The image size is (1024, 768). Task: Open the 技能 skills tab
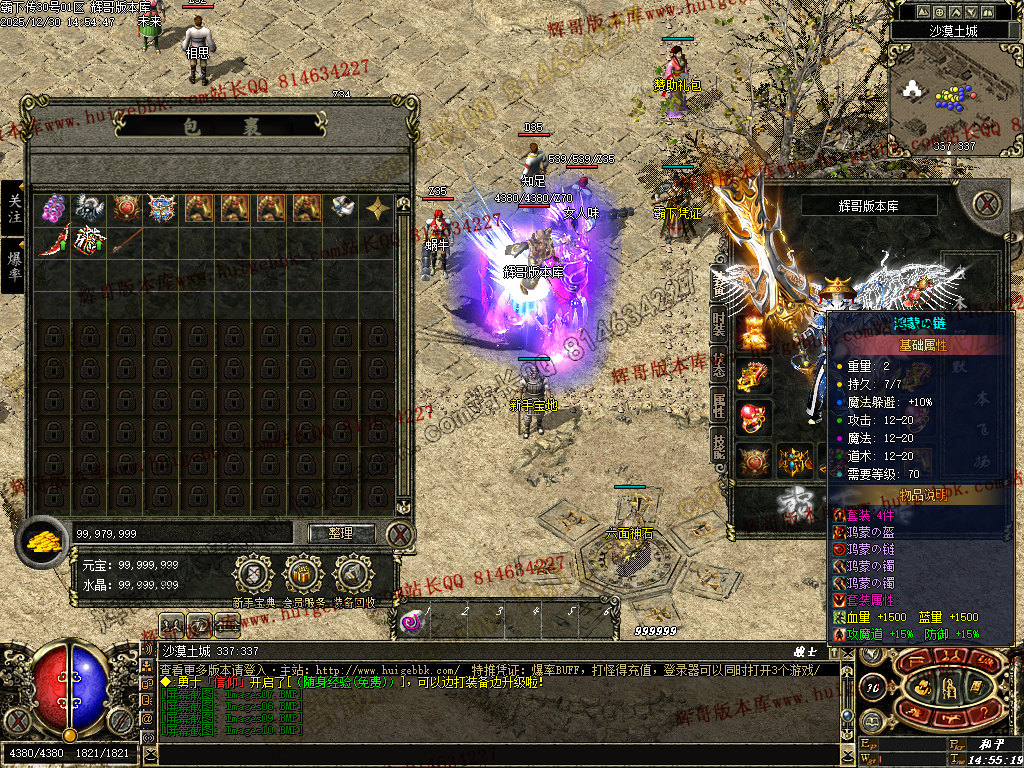click(719, 446)
